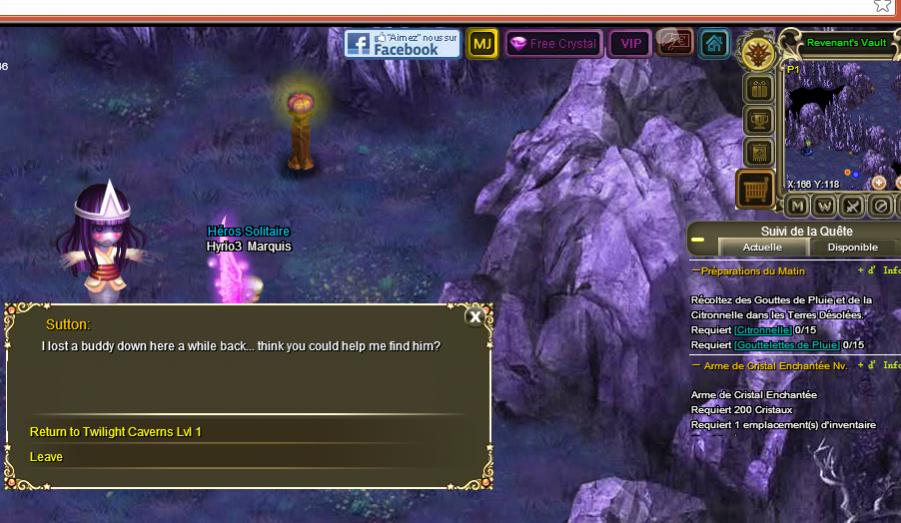Click the W button under the minimap

coord(824,206)
